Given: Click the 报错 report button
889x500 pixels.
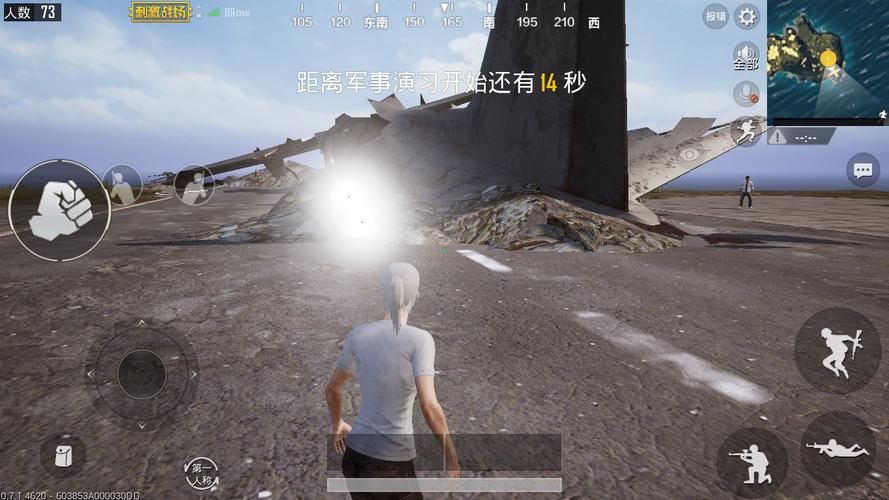Looking at the screenshot, I should click(x=715, y=16).
